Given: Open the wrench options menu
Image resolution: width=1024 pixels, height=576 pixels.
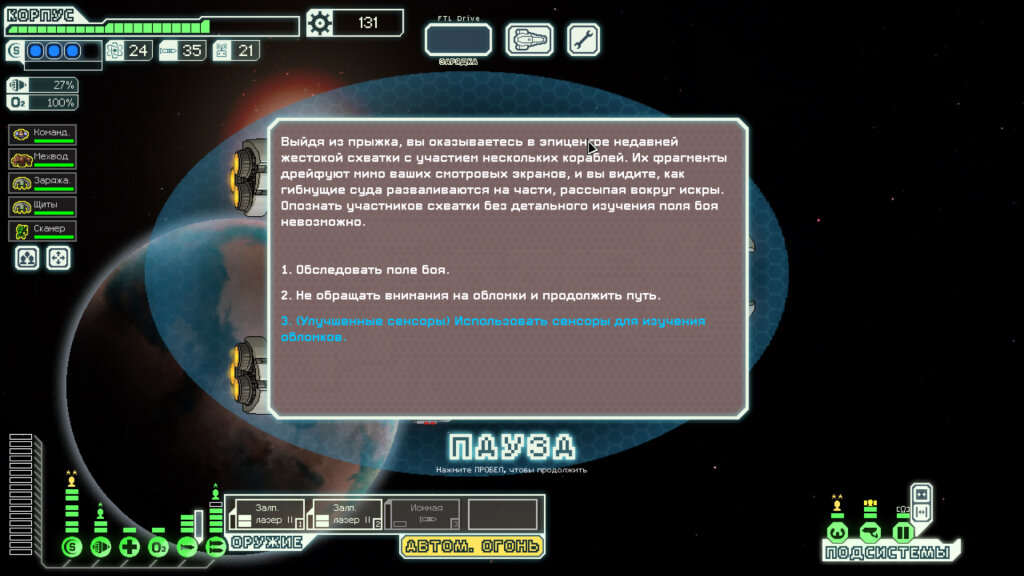Looking at the screenshot, I should point(583,40).
